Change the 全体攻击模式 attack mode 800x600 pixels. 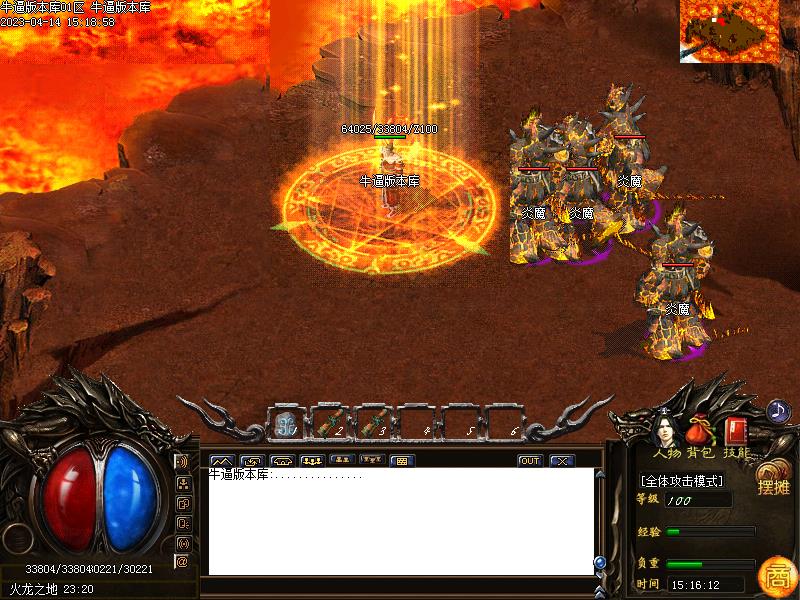(x=682, y=480)
